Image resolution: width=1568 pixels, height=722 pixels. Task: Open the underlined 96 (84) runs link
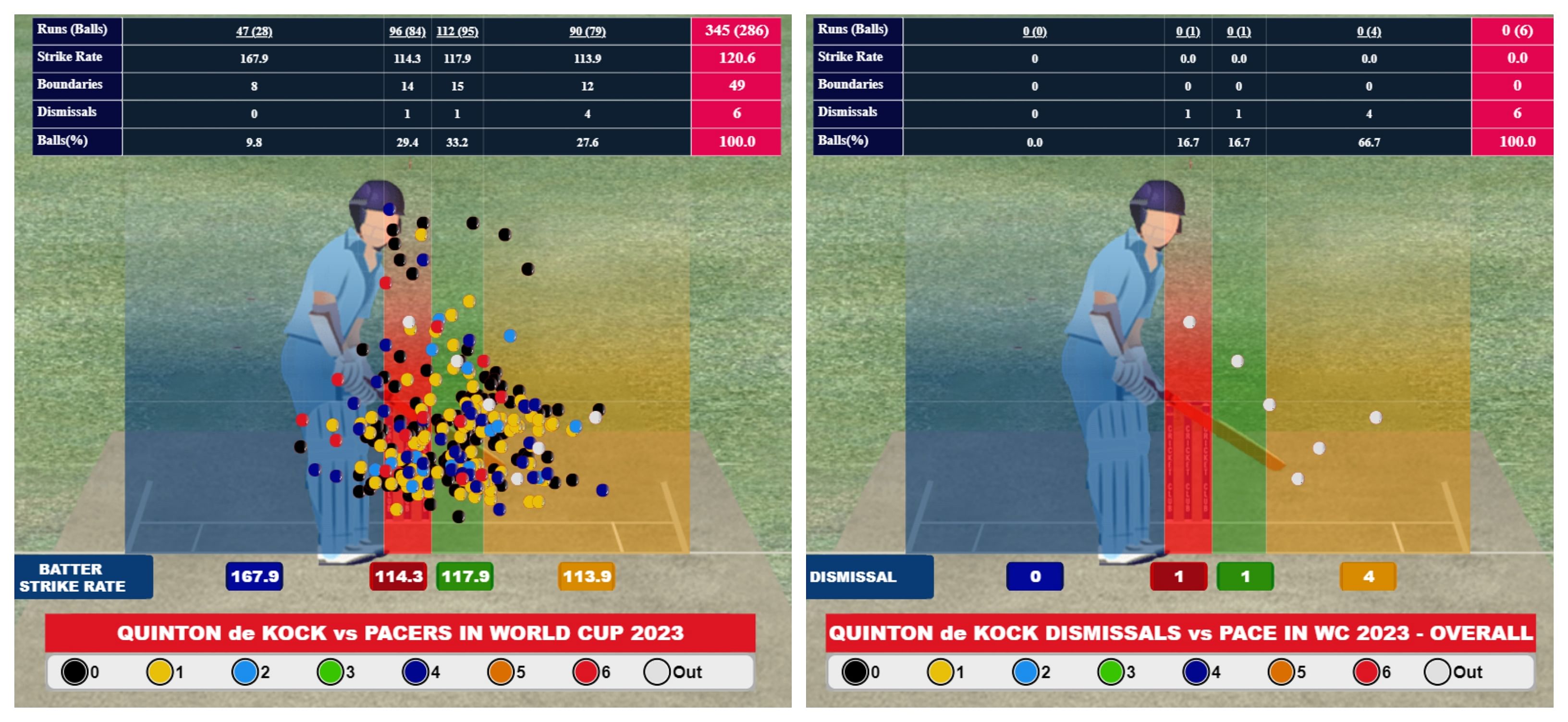click(x=407, y=31)
